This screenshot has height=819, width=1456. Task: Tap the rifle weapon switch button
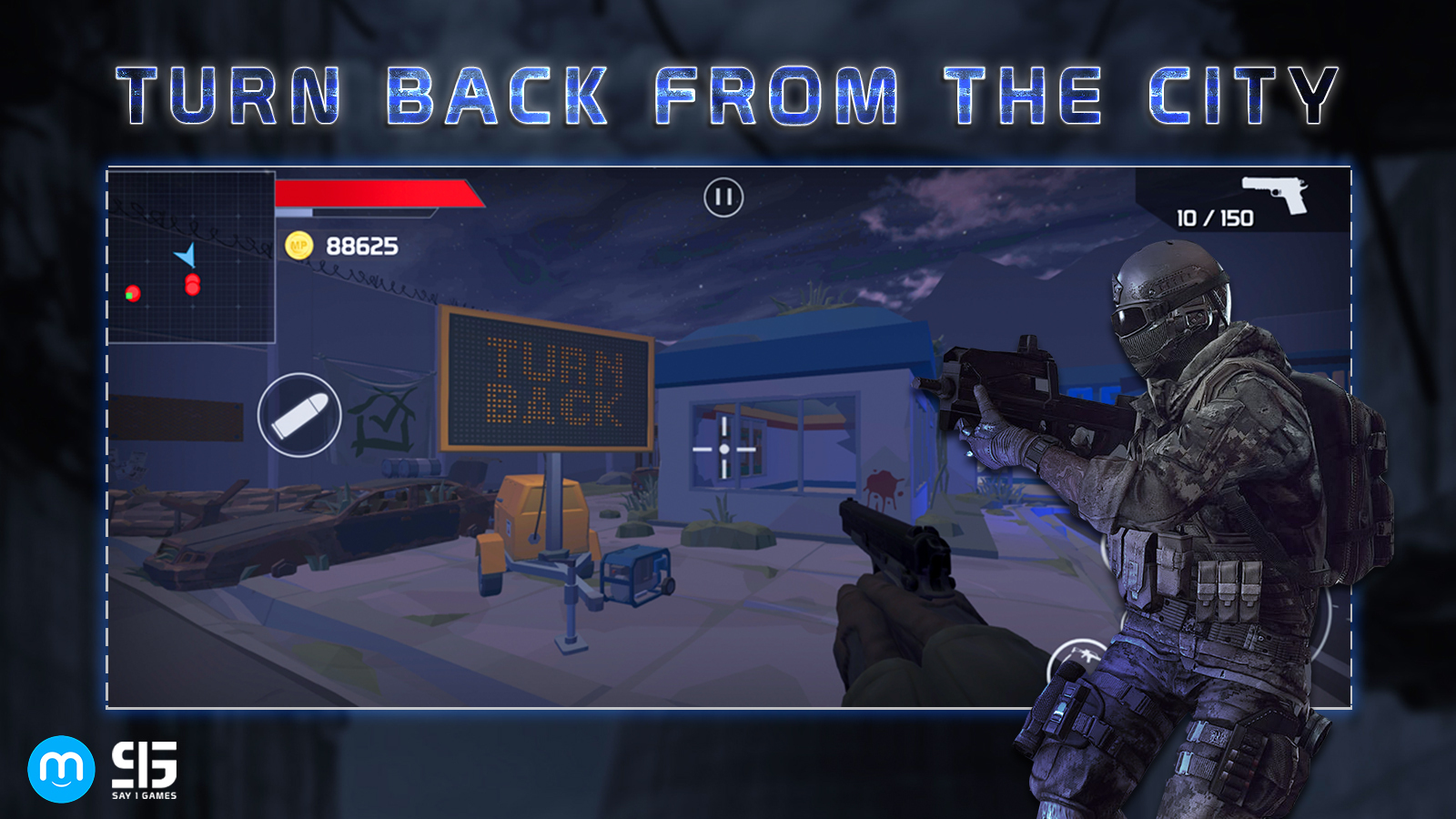click(x=1079, y=659)
